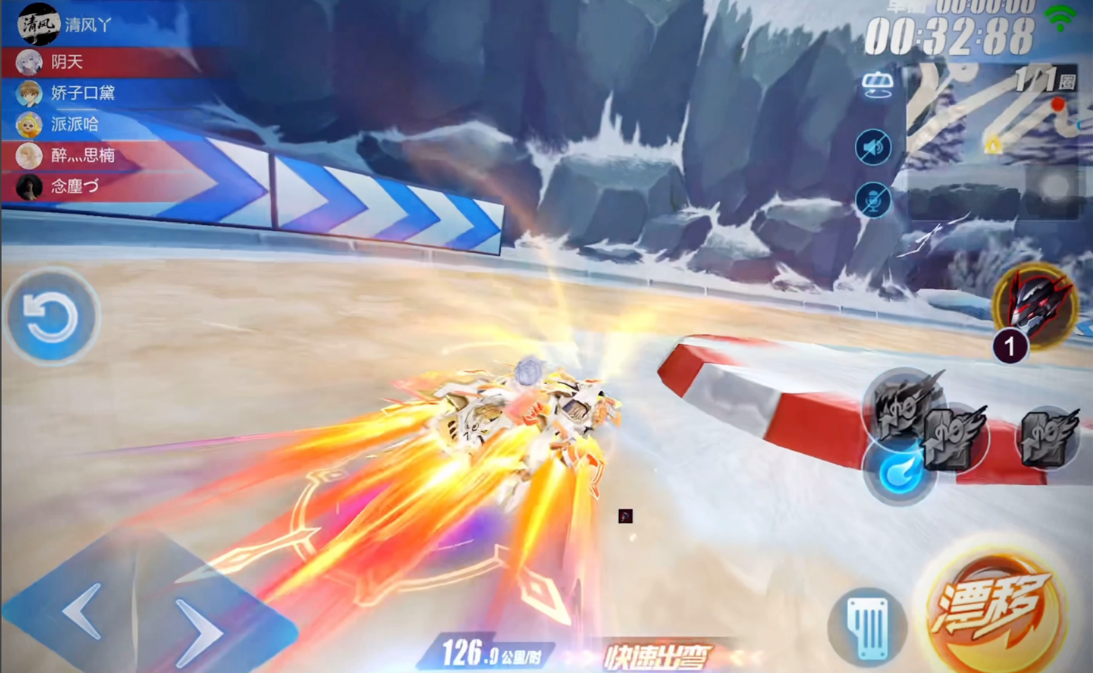
Task: Steer right with the right arrow
Action: click(198, 631)
